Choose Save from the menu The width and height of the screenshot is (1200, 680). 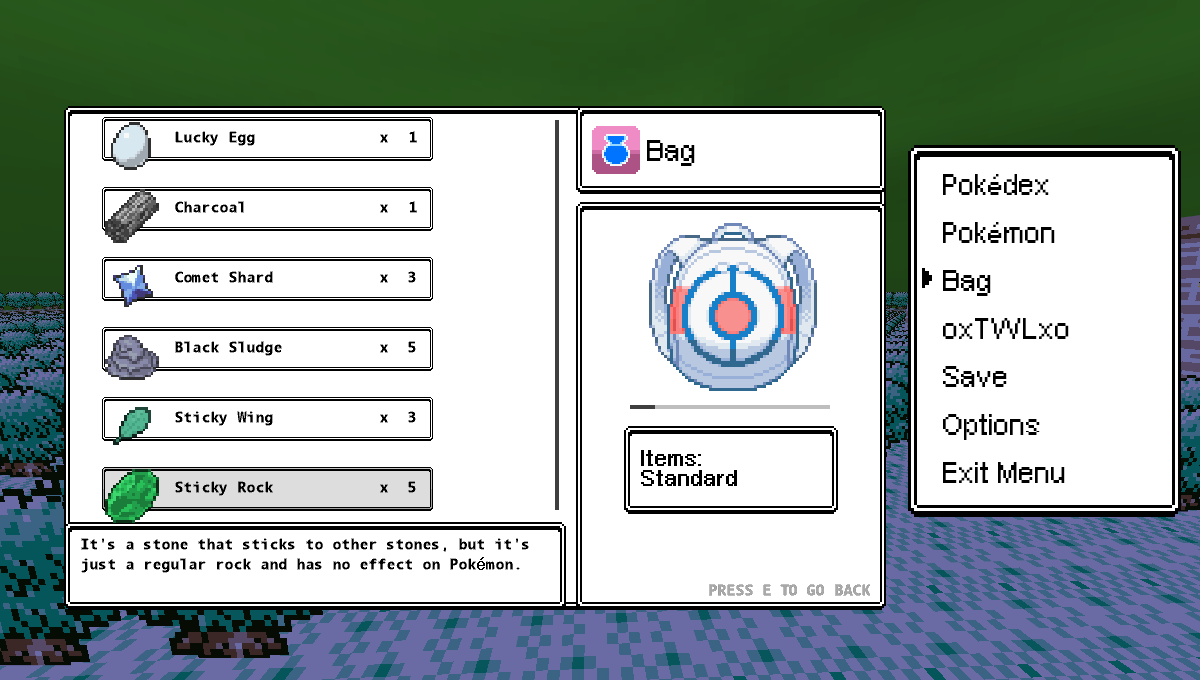[x=974, y=378]
